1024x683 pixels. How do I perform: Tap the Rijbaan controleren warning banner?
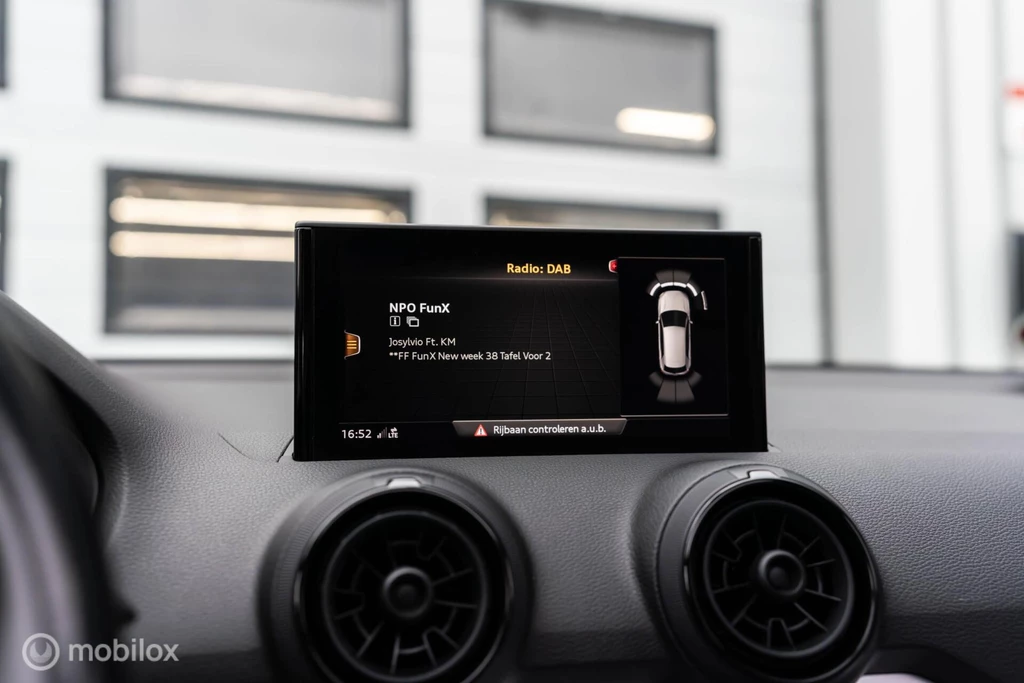tap(540, 429)
